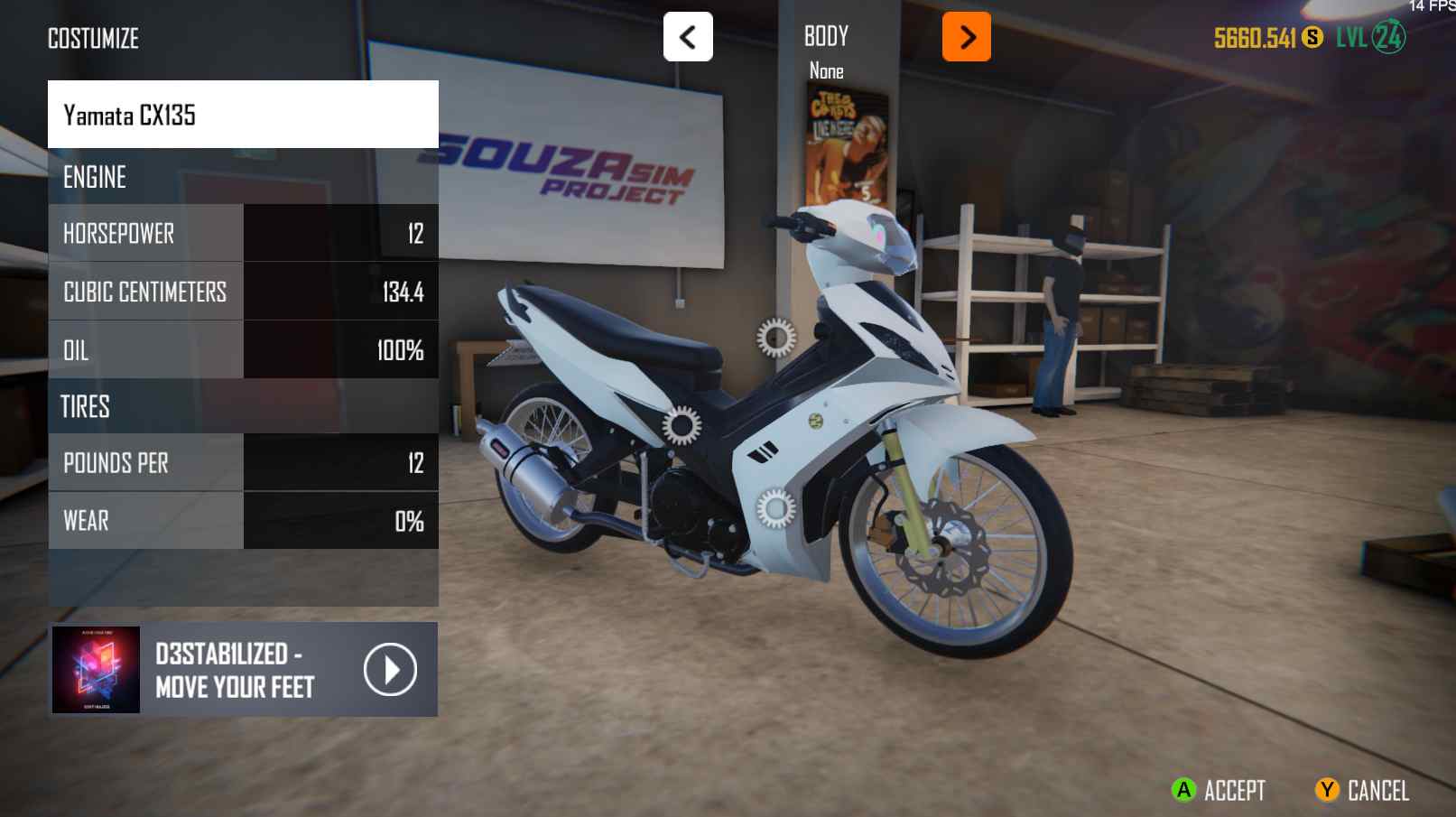Choose the None body option
The height and width of the screenshot is (817, 1456).
click(826, 71)
